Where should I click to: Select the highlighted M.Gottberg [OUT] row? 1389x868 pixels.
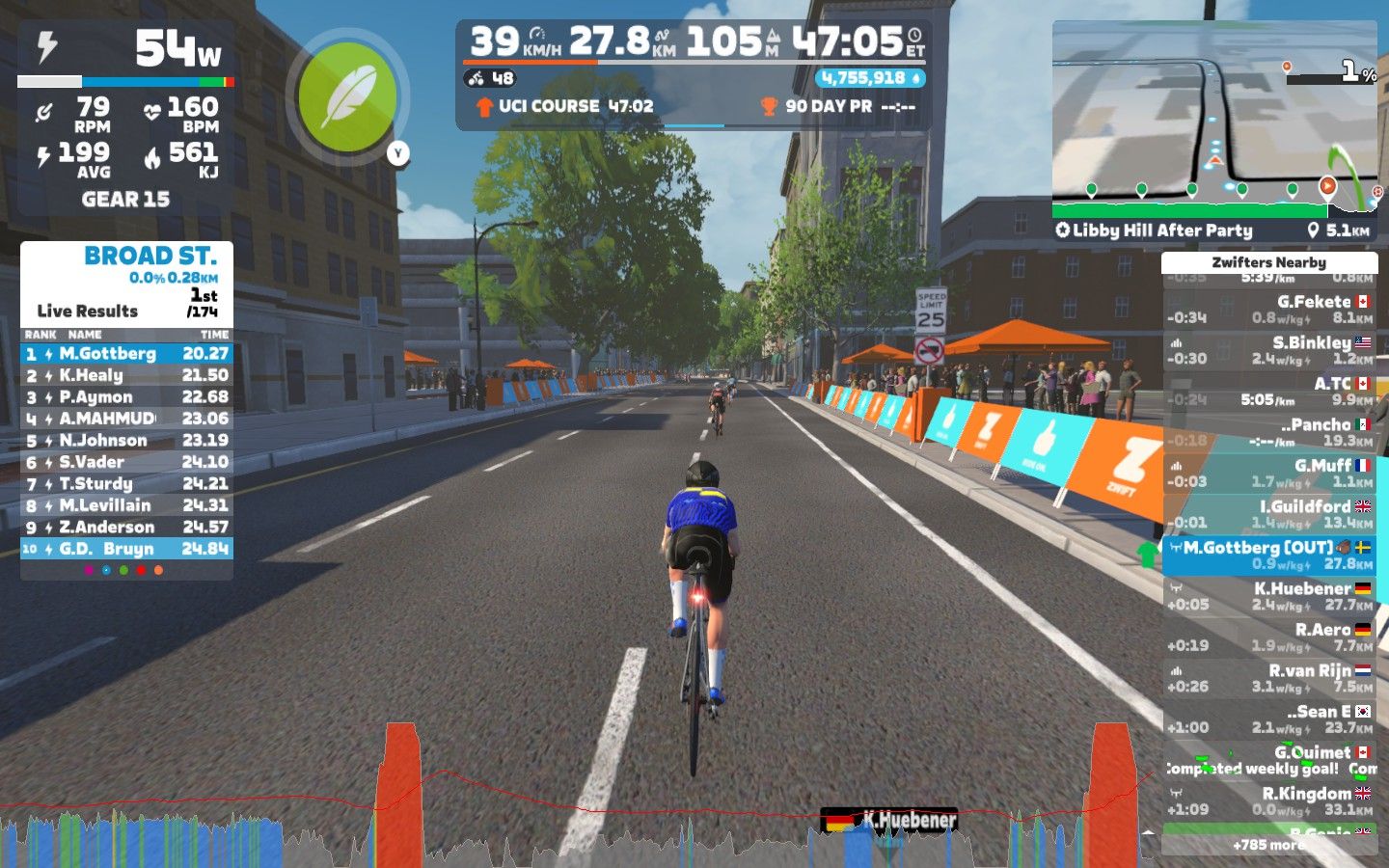click(x=1268, y=556)
